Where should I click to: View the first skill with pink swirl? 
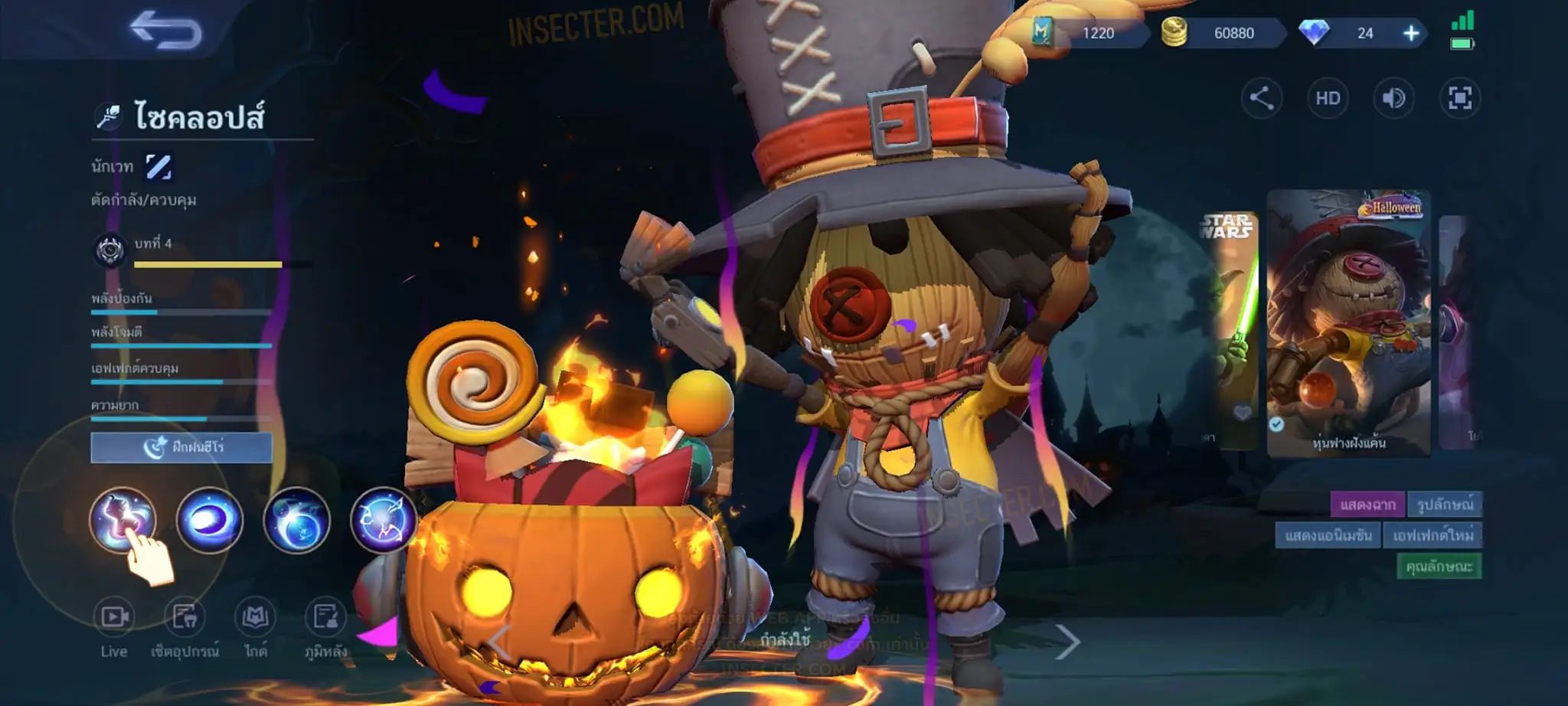click(x=122, y=519)
